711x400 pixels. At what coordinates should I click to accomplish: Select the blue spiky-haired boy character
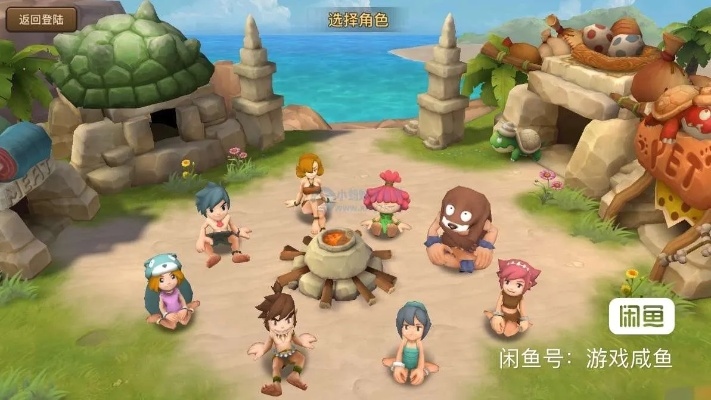(x=219, y=224)
